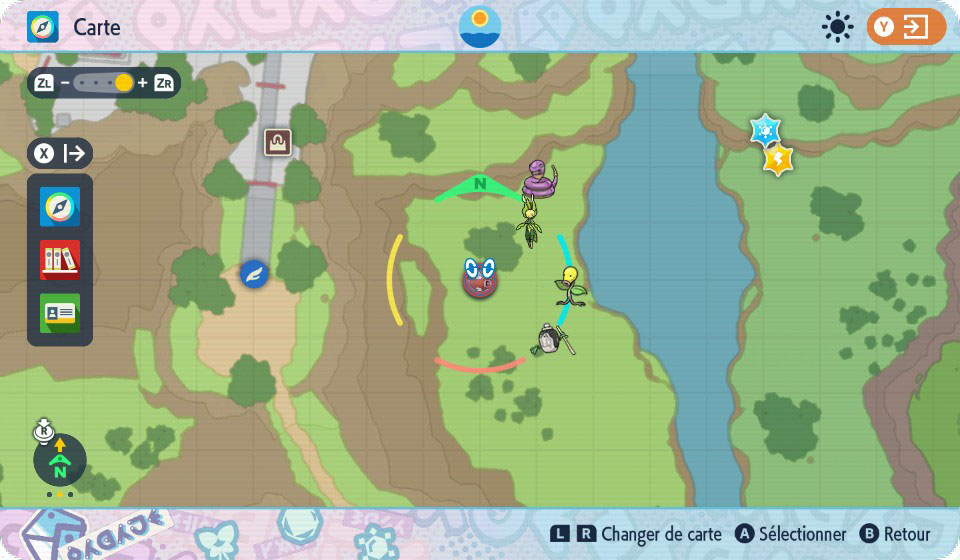
Task: Choose the ice Tera Raid crystal marker
Action: pyautogui.click(x=765, y=129)
